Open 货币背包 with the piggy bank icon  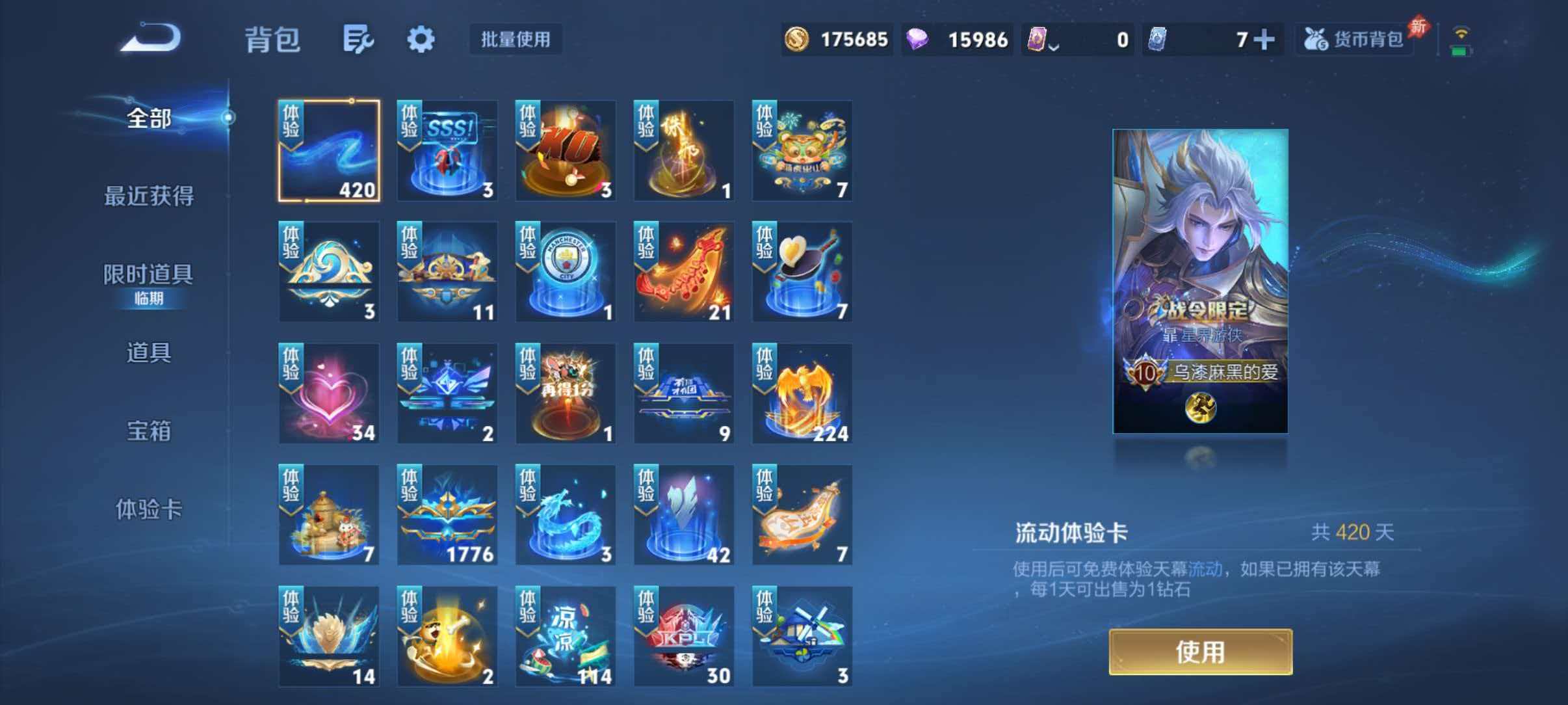tap(1352, 39)
